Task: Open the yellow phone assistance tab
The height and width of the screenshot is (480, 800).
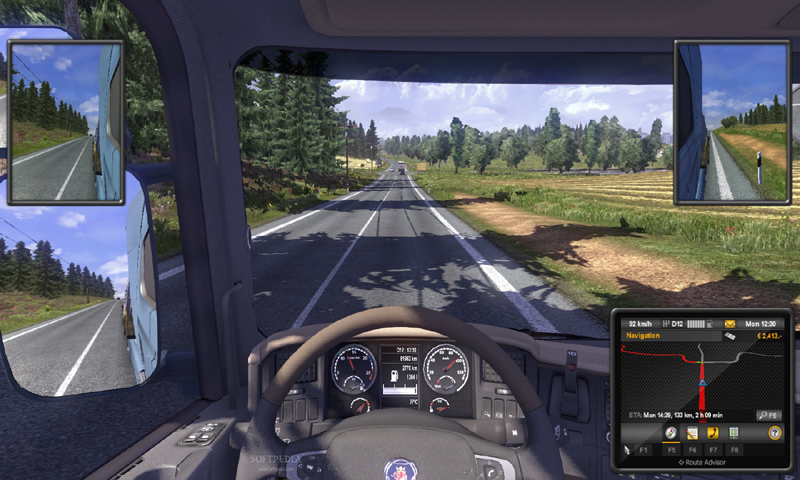Action: [x=712, y=433]
